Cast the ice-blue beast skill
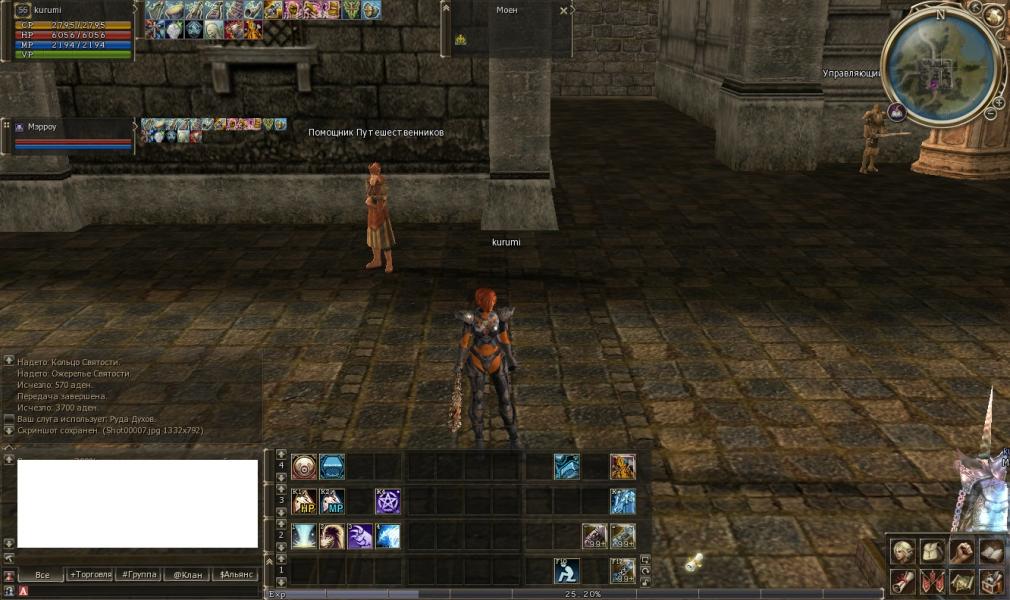Screen dimensions: 1010x600 (x=388, y=536)
